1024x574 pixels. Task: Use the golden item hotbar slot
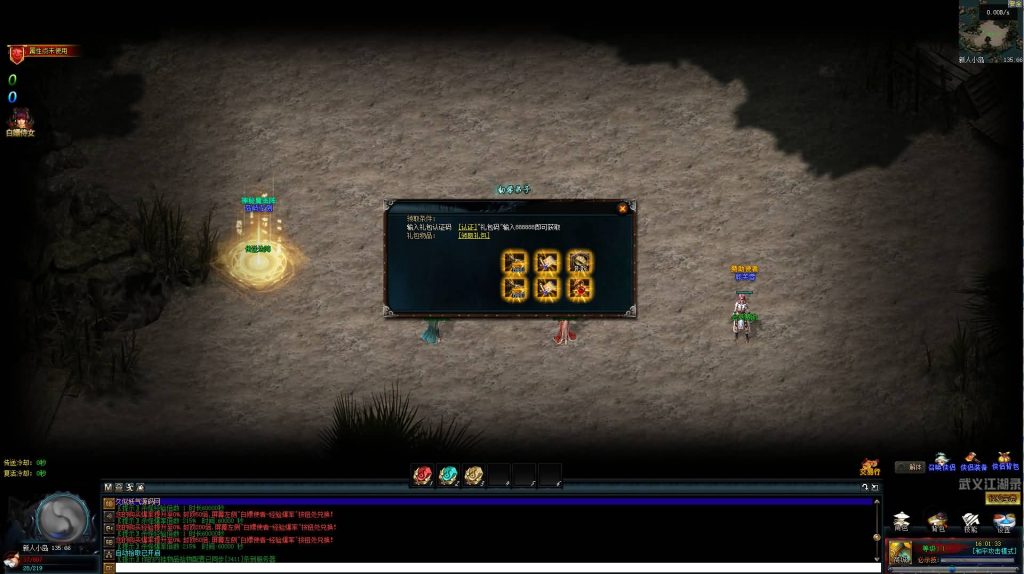tap(474, 474)
